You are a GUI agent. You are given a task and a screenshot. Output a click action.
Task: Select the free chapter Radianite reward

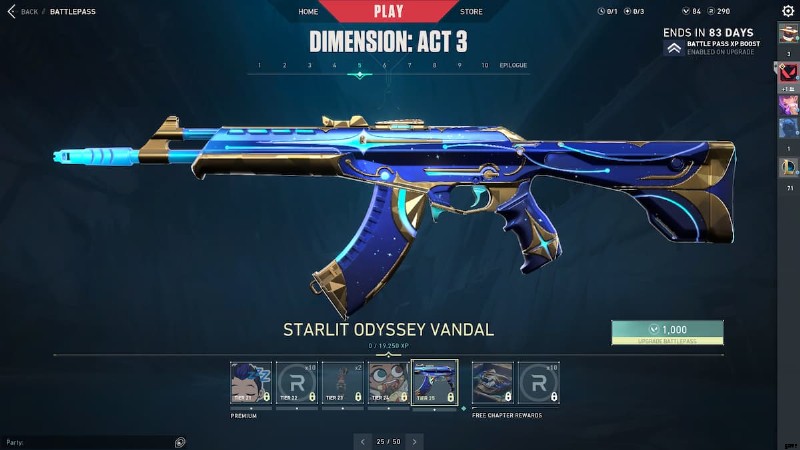(539, 382)
